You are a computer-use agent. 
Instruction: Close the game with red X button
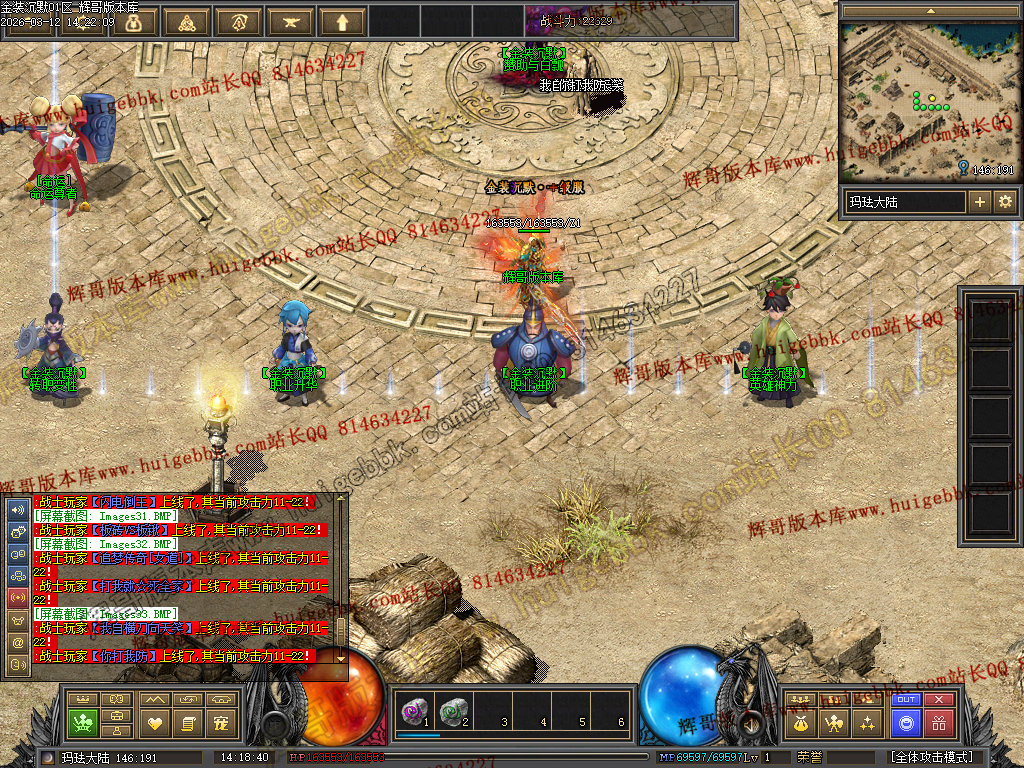[x=938, y=700]
